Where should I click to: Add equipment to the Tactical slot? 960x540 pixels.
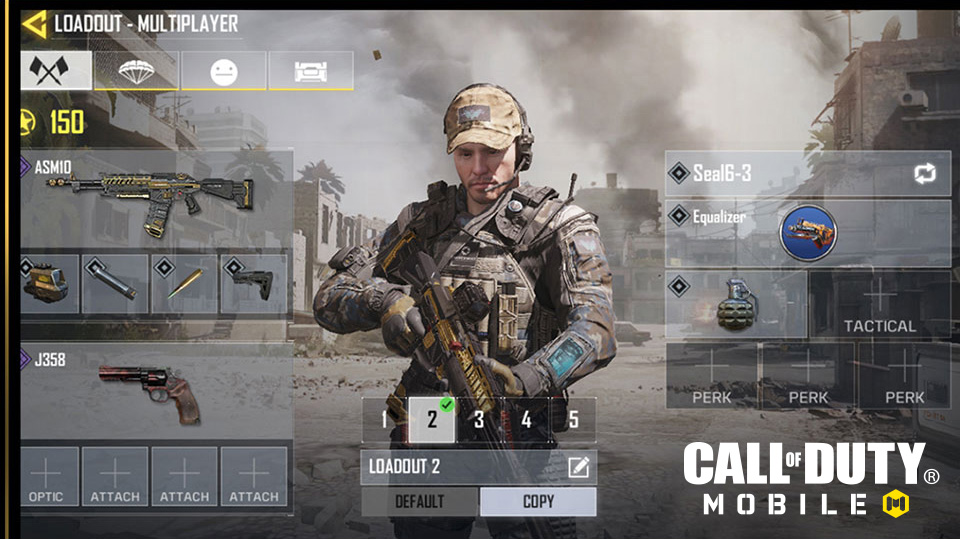pos(879,304)
